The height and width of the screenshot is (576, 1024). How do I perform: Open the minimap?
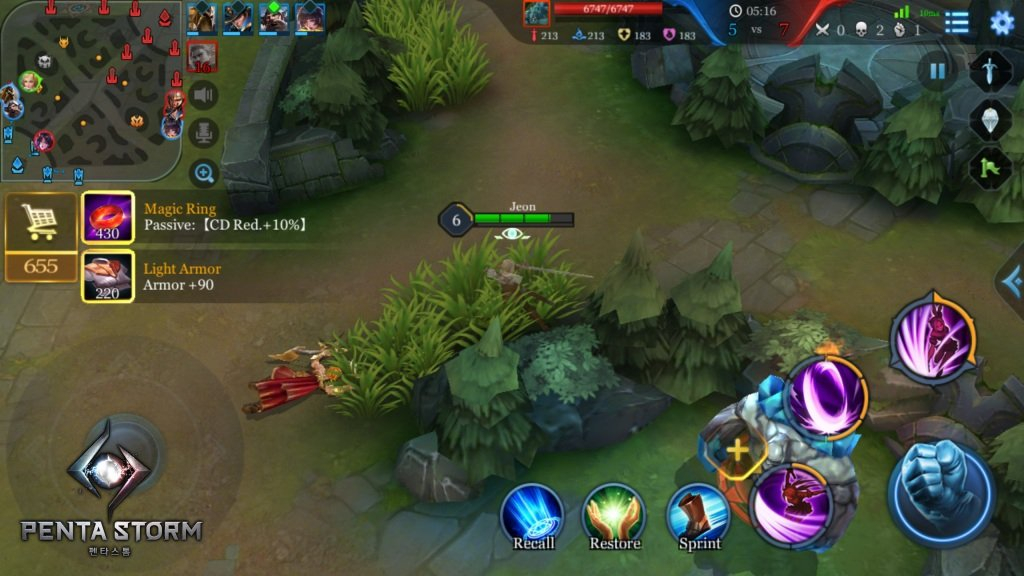(x=90, y=90)
